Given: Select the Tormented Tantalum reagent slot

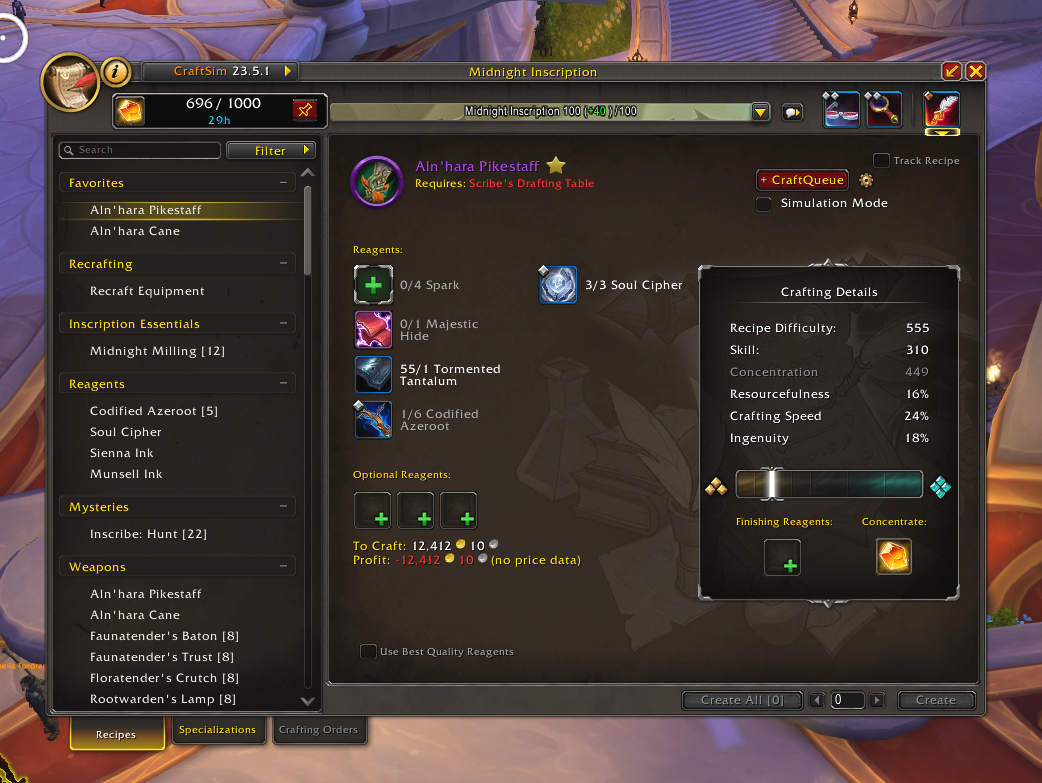Looking at the screenshot, I should click(x=373, y=374).
